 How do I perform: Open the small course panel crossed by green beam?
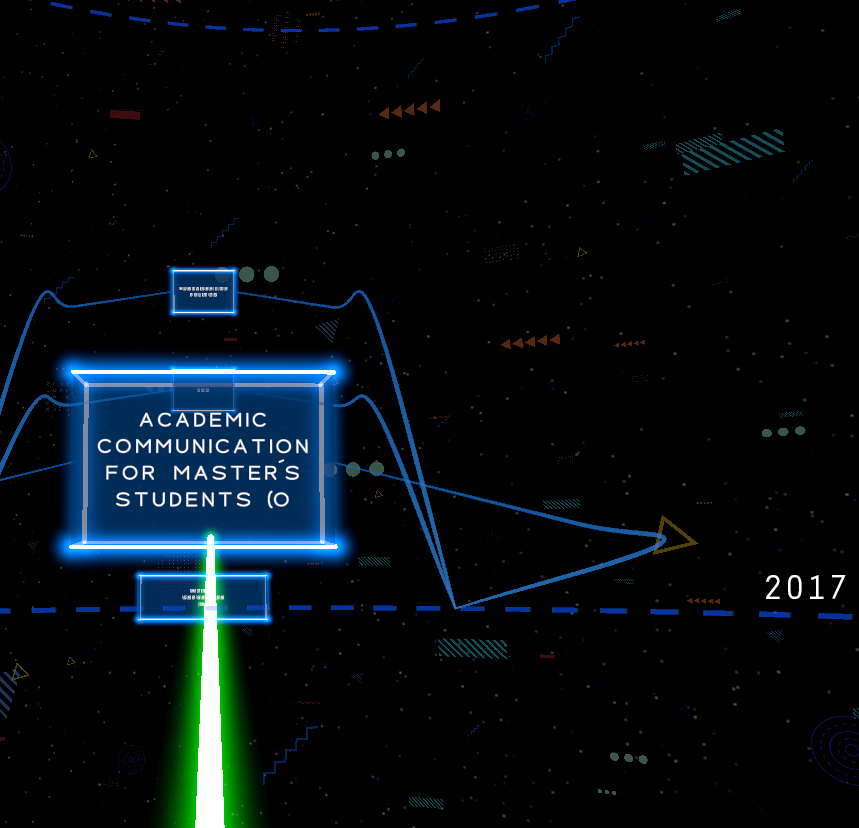point(203,597)
